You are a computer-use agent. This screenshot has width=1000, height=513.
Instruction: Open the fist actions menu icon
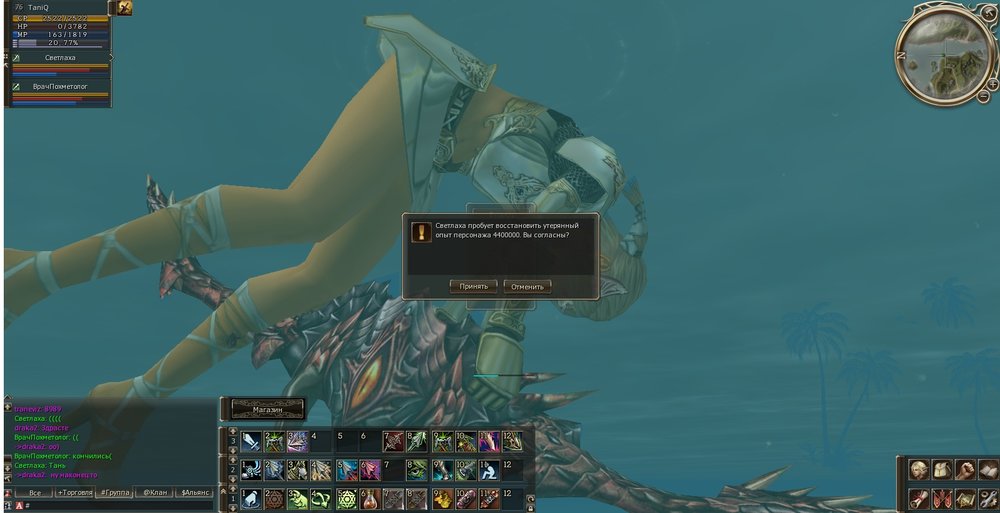click(x=965, y=470)
